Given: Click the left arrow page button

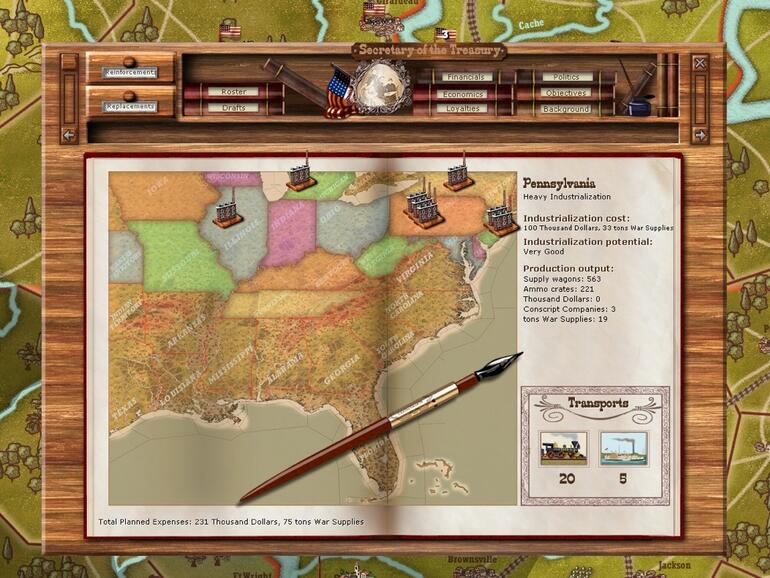Looking at the screenshot, I should [x=69, y=135].
